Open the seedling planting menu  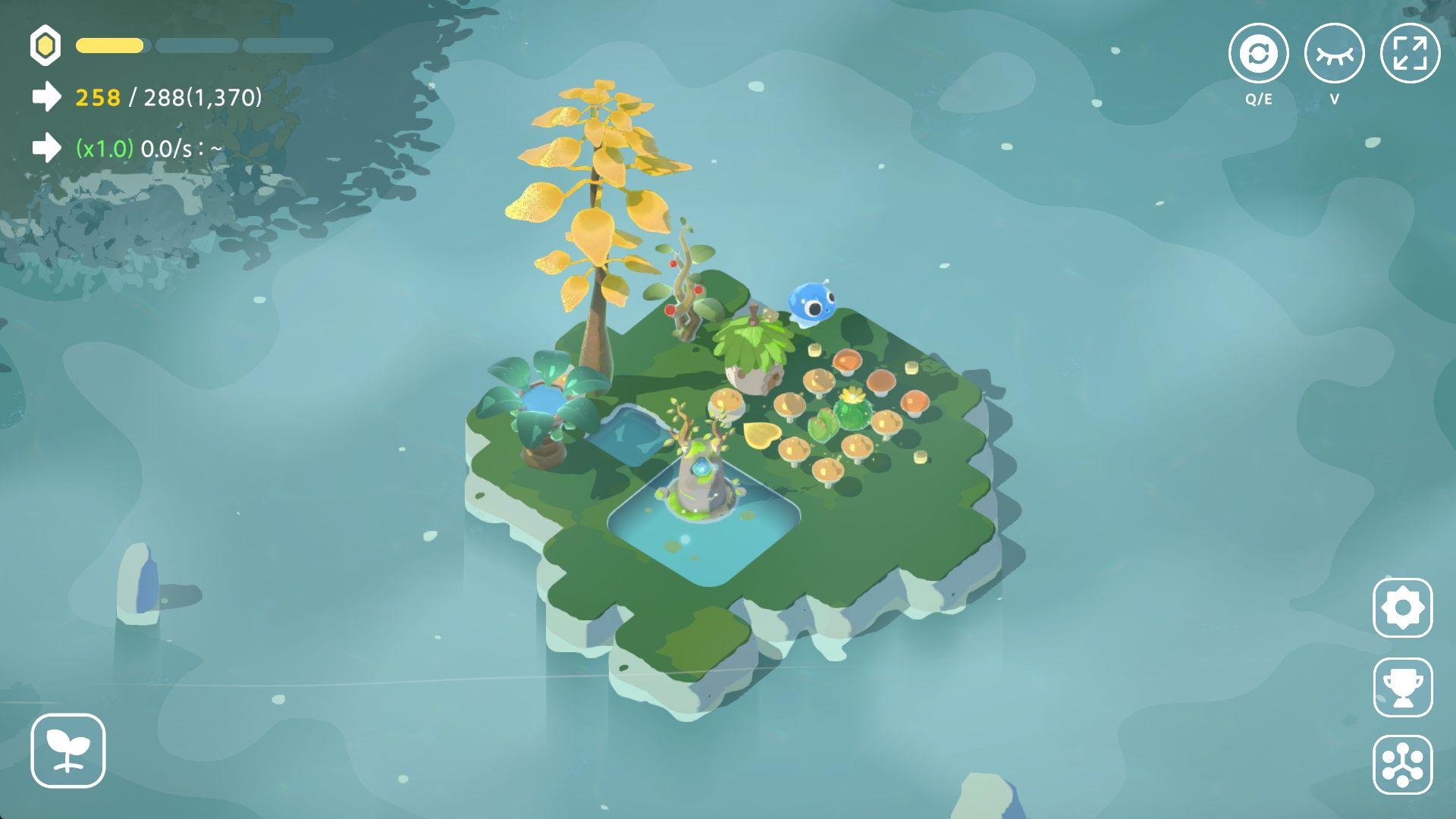click(68, 751)
